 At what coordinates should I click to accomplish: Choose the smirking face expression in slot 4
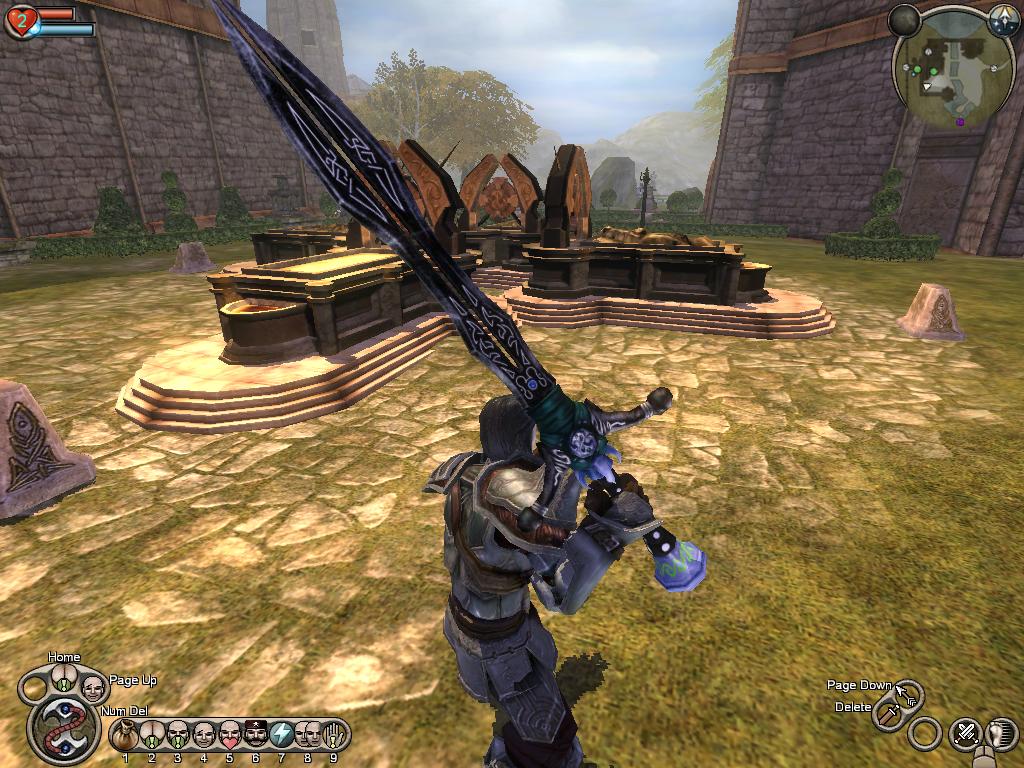click(204, 735)
